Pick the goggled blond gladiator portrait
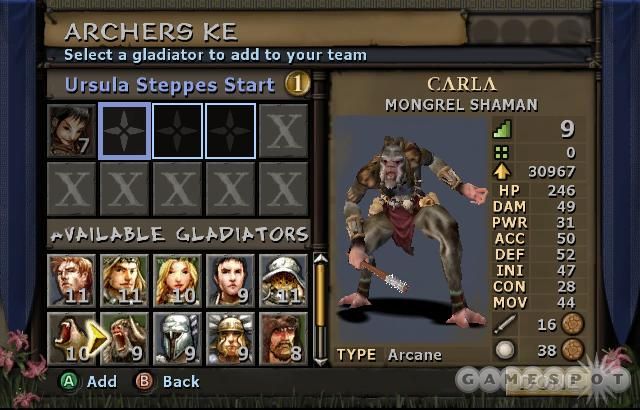Image resolution: width=640 pixels, height=410 pixels. [x=125, y=279]
